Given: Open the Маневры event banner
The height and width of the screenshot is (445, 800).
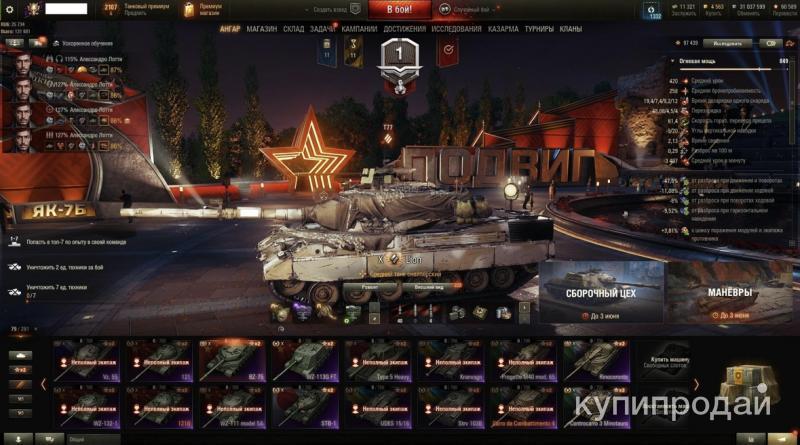Looking at the screenshot, I should (x=731, y=290).
